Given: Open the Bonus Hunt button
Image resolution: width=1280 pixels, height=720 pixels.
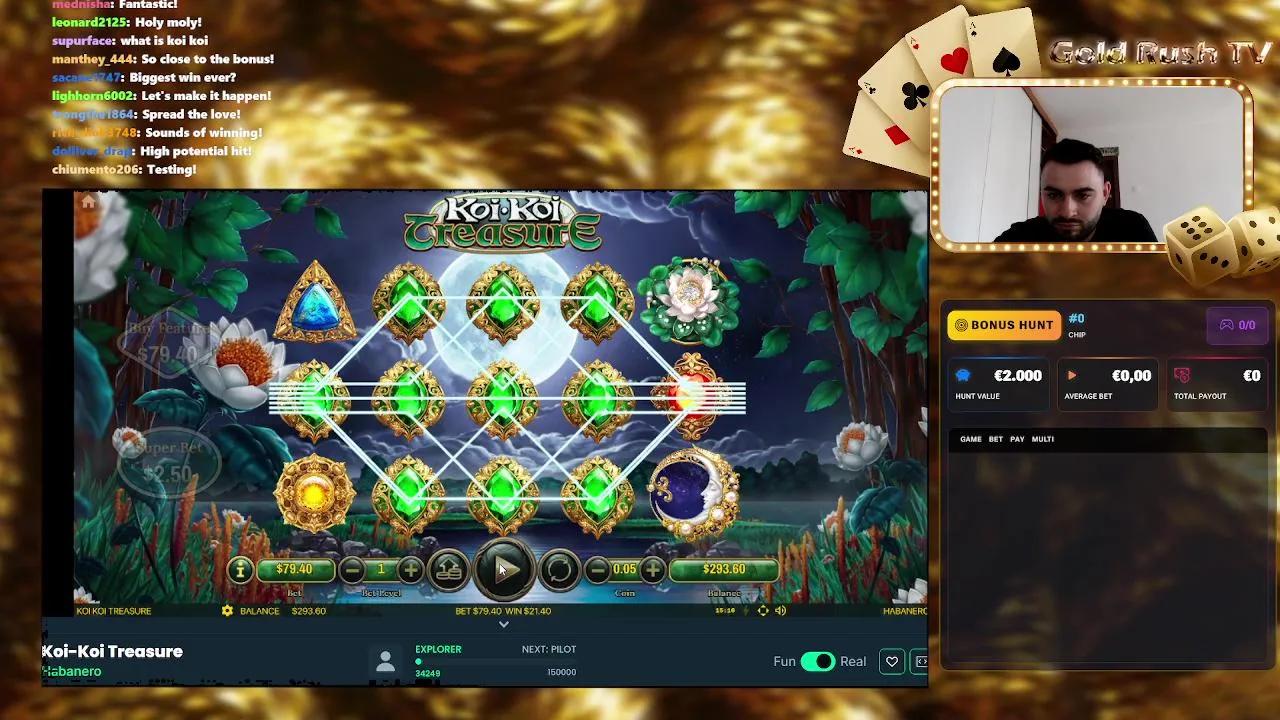Looking at the screenshot, I should pyautogui.click(x=1003, y=325).
